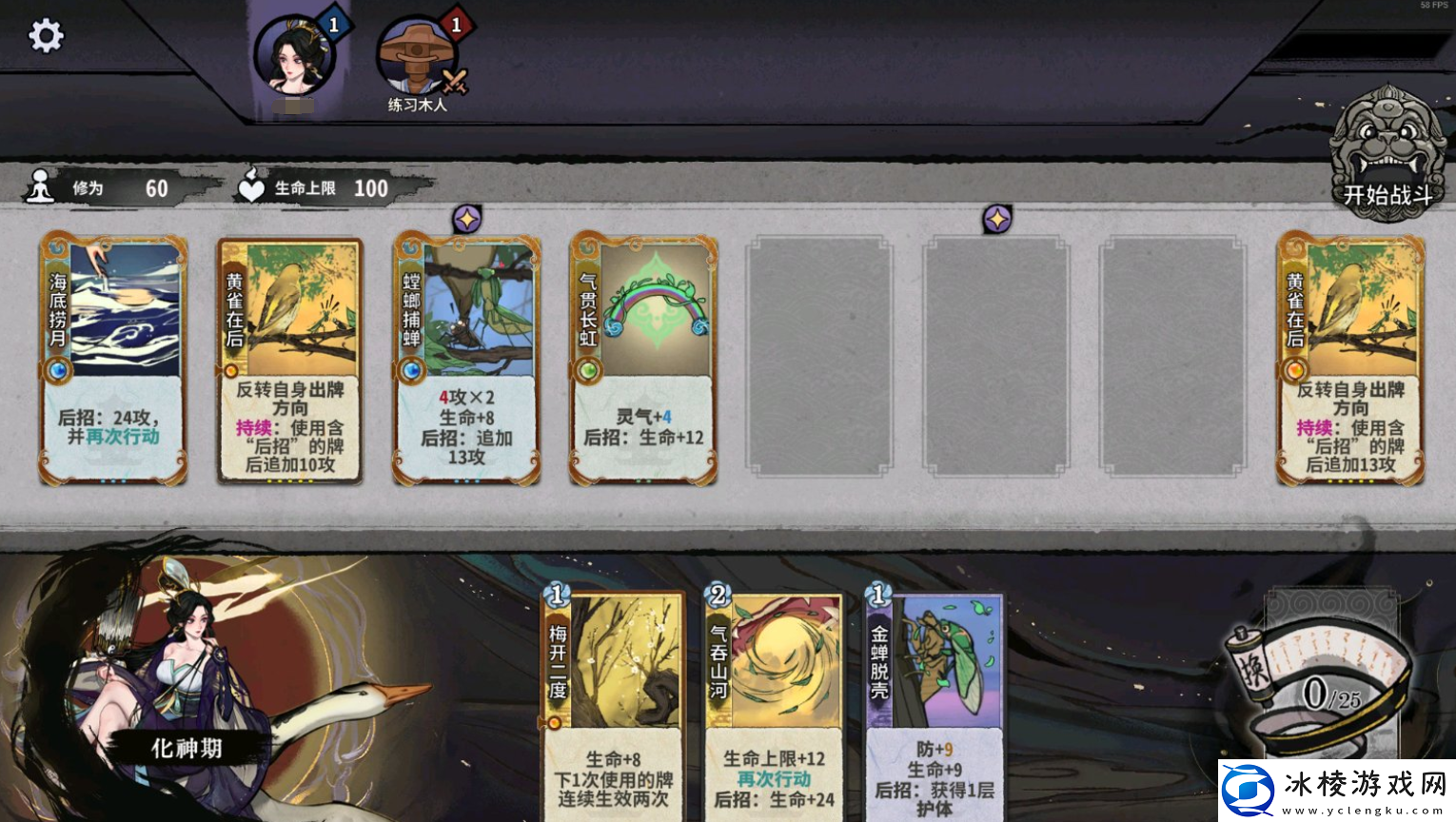The image size is (1456, 822).
Task: Click the purple gem above the empty slot
Action: (x=997, y=217)
